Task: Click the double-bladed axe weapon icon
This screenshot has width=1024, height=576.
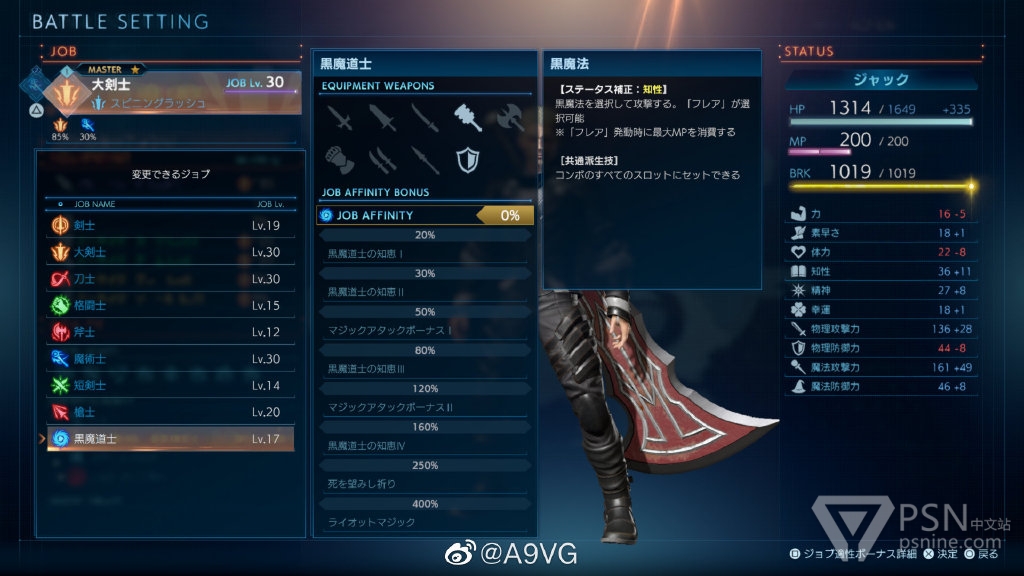Action: pos(510,118)
